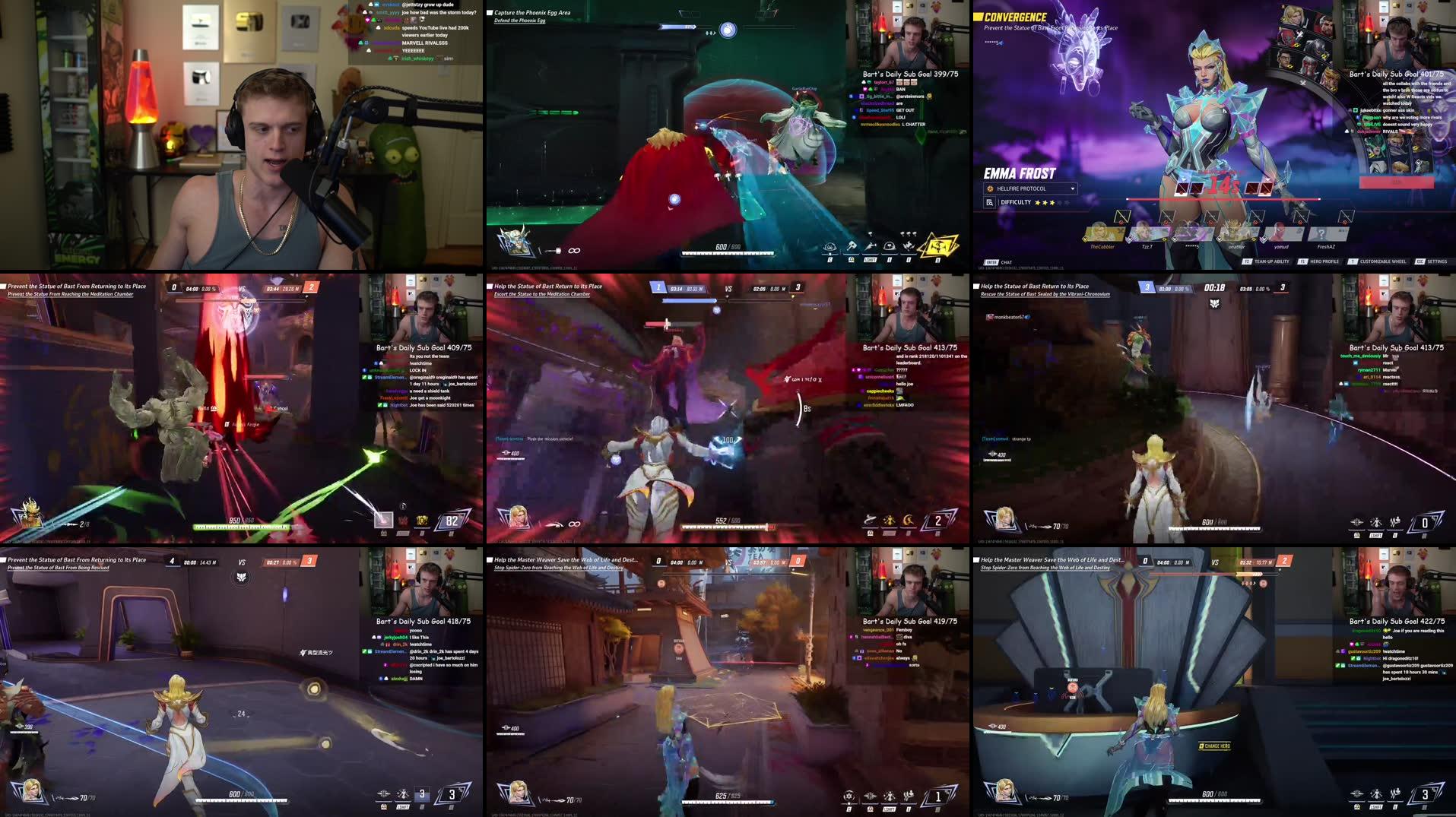Click the melee attack icon in the bottom HUD
This screenshot has height=817, width=1456.
852,246
